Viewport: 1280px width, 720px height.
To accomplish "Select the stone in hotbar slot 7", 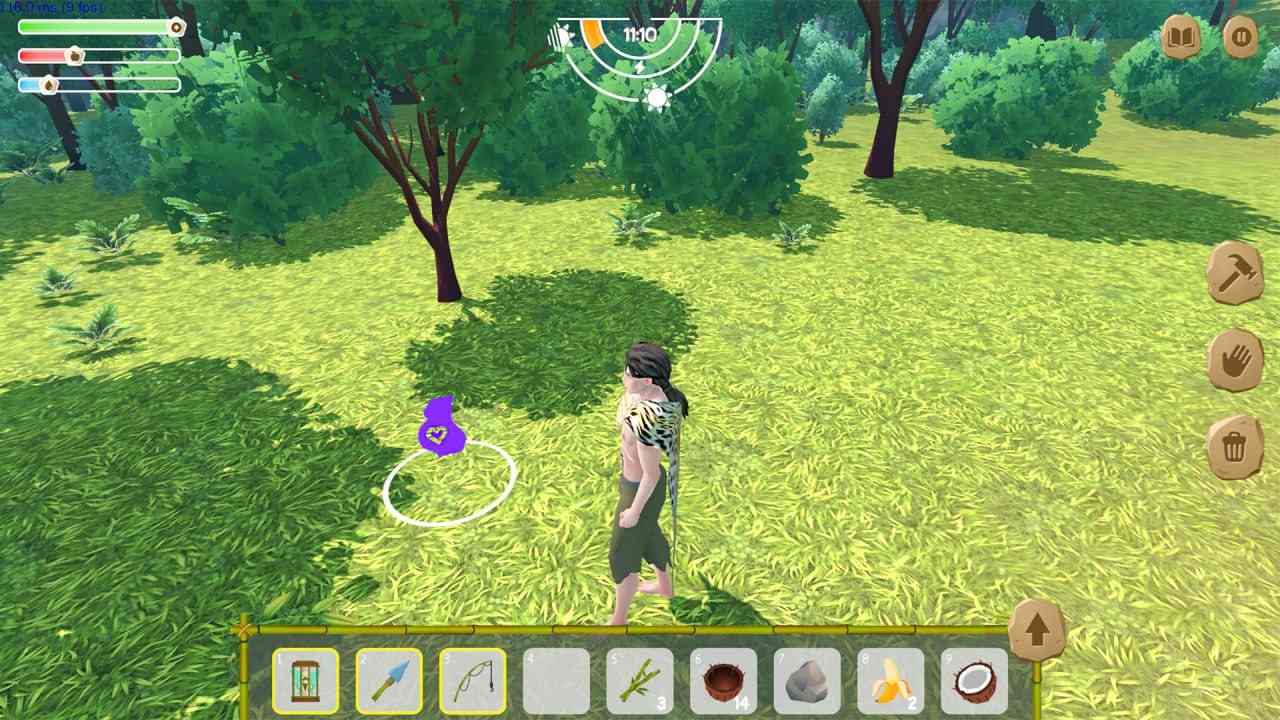I will click(806, 682).
